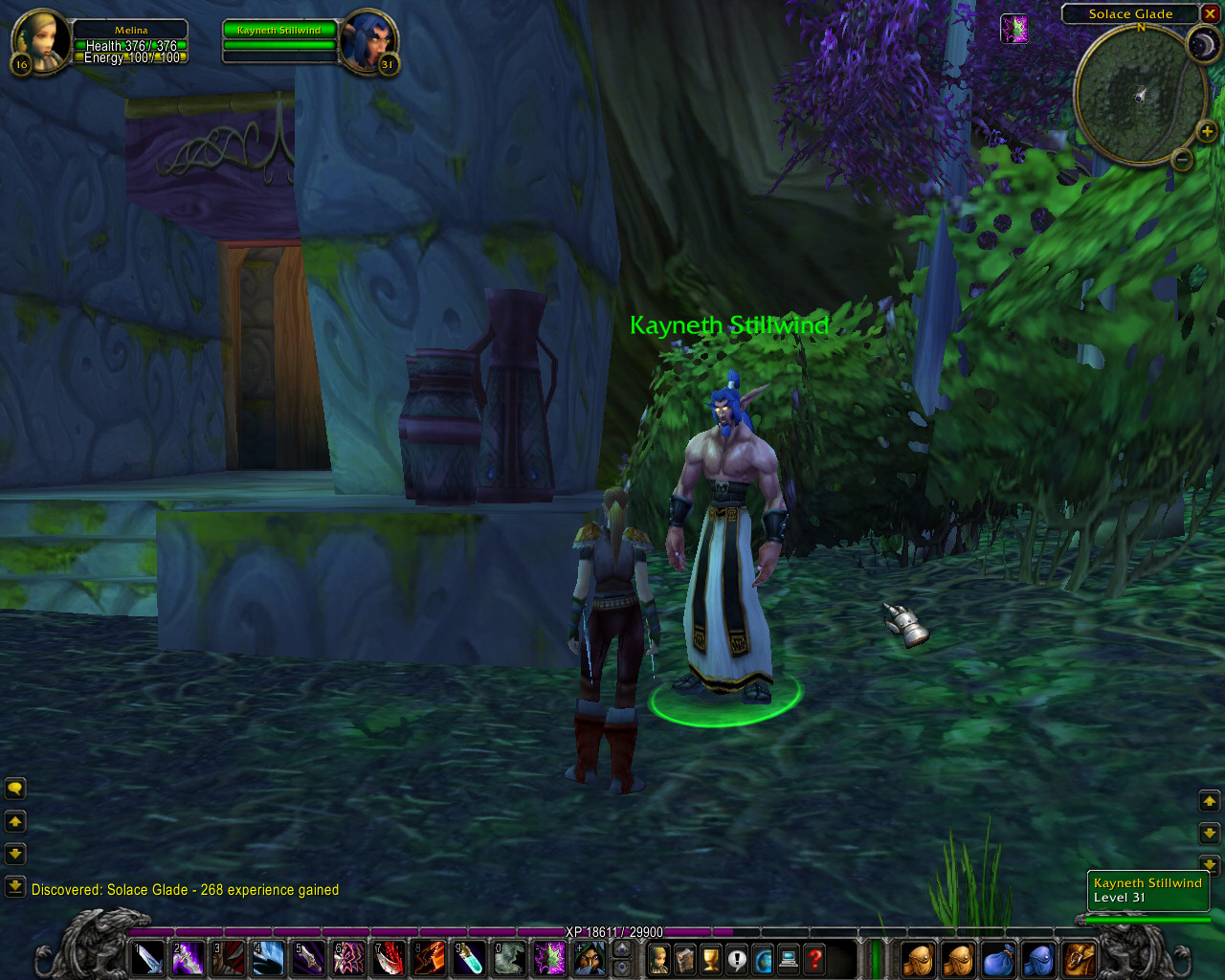Zoom out the minimap with minus button

[x=1182, y=159]
